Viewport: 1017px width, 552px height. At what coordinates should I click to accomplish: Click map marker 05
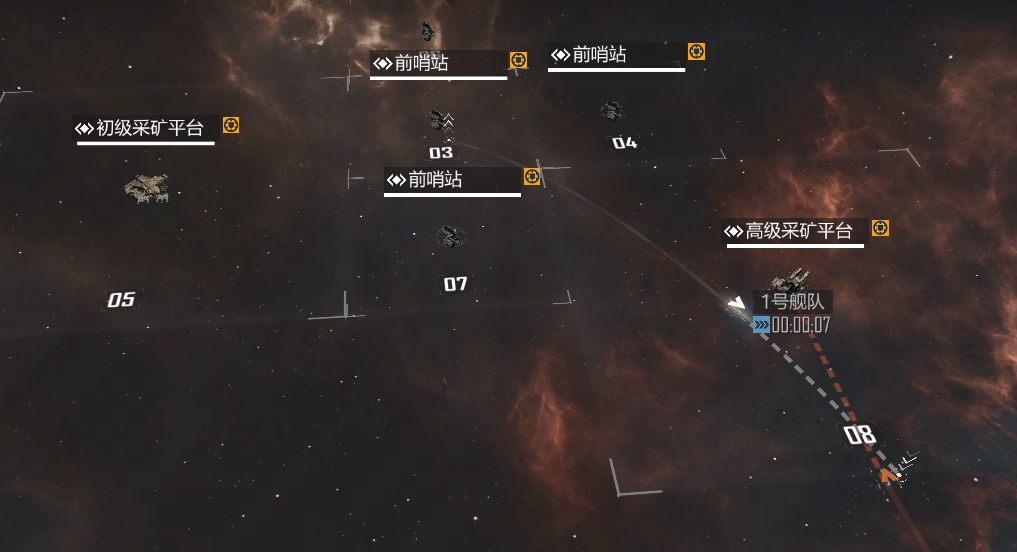(121, 300)
